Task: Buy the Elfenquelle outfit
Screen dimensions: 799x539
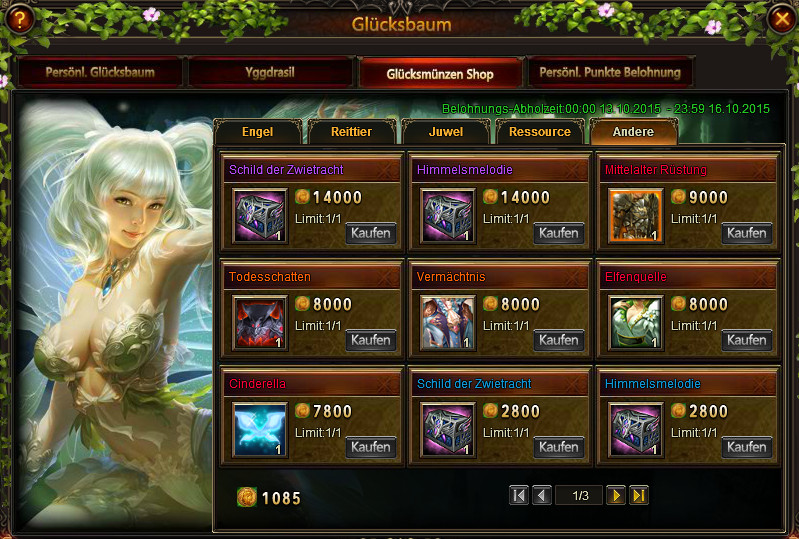Action: tap(747, 340)
